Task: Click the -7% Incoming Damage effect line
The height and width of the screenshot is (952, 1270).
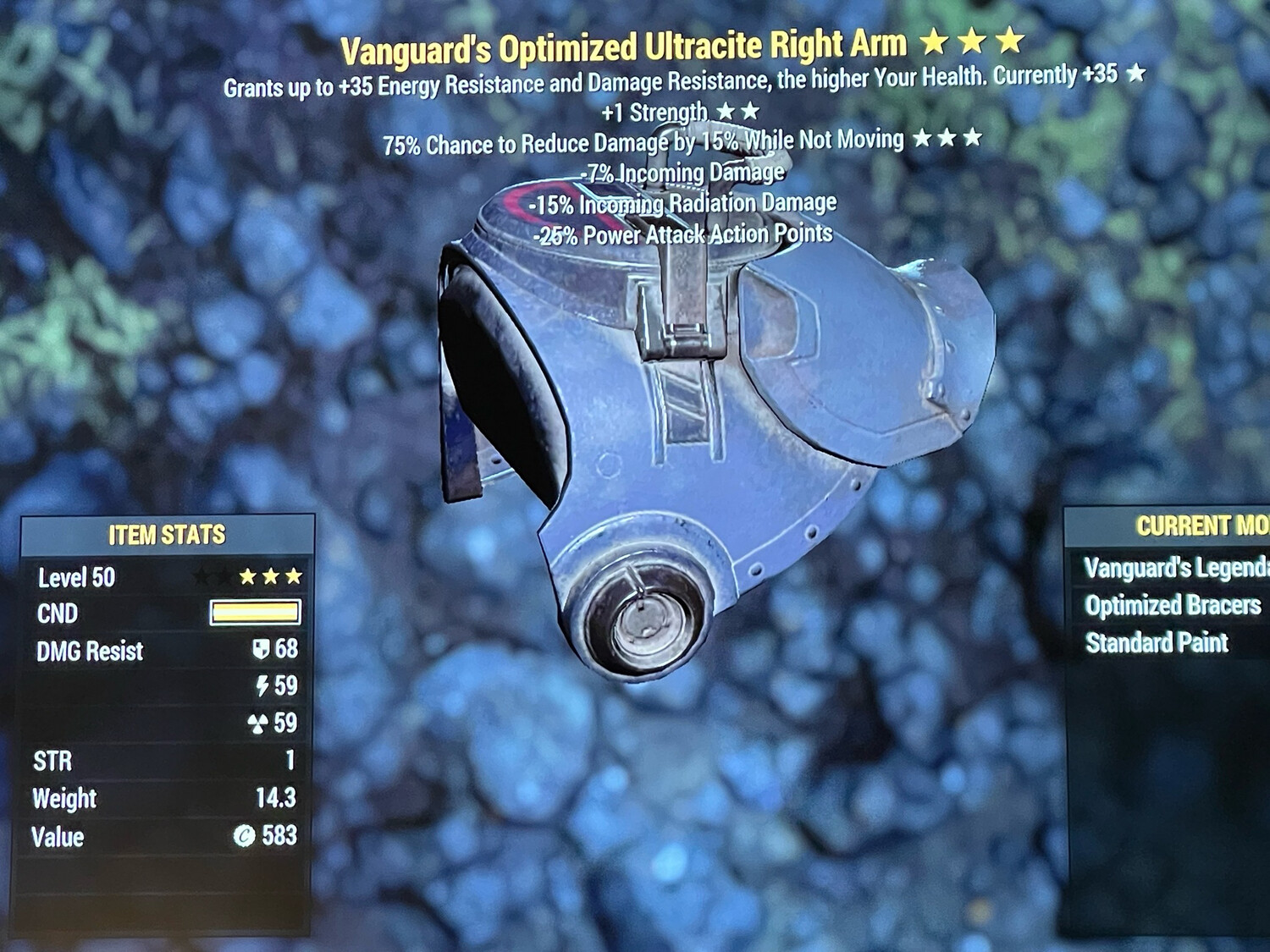Action: click(x=683, y=171)
